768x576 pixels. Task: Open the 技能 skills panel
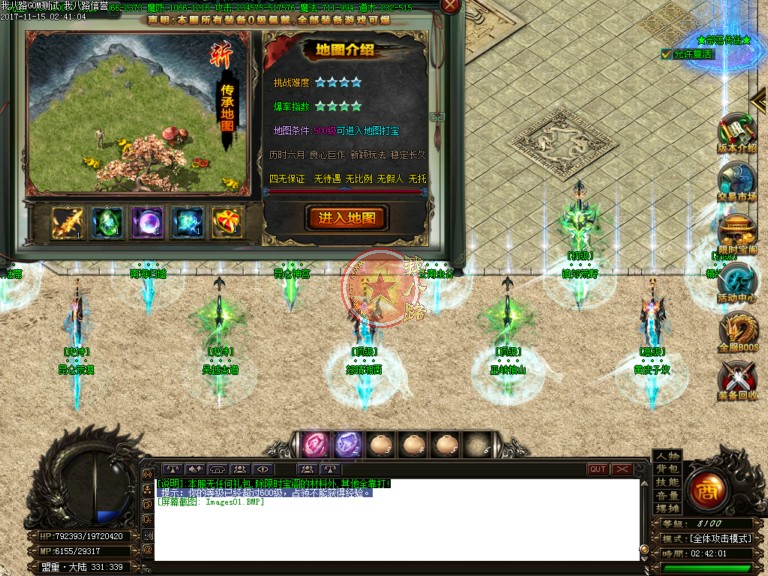(x=666, y=482)
